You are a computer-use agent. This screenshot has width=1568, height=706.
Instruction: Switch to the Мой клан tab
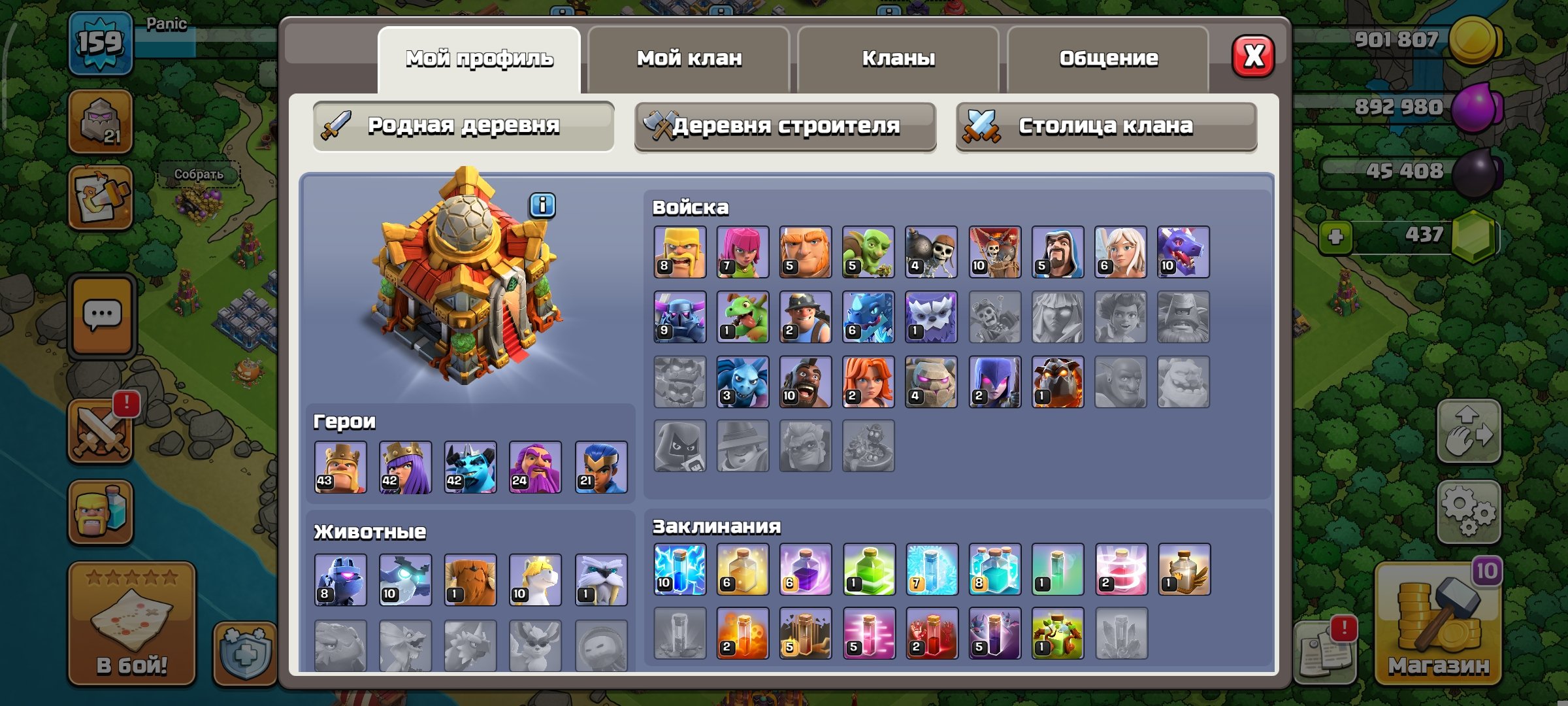point(689,59)
